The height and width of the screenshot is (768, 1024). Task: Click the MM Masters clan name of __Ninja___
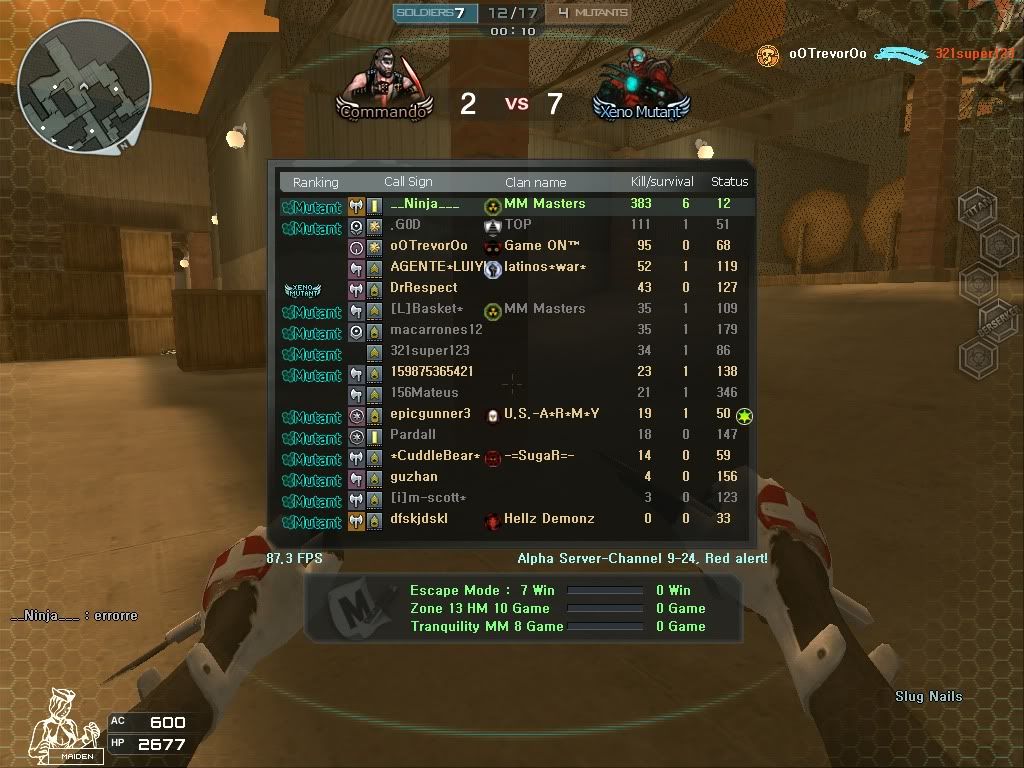tap(544, 204)
